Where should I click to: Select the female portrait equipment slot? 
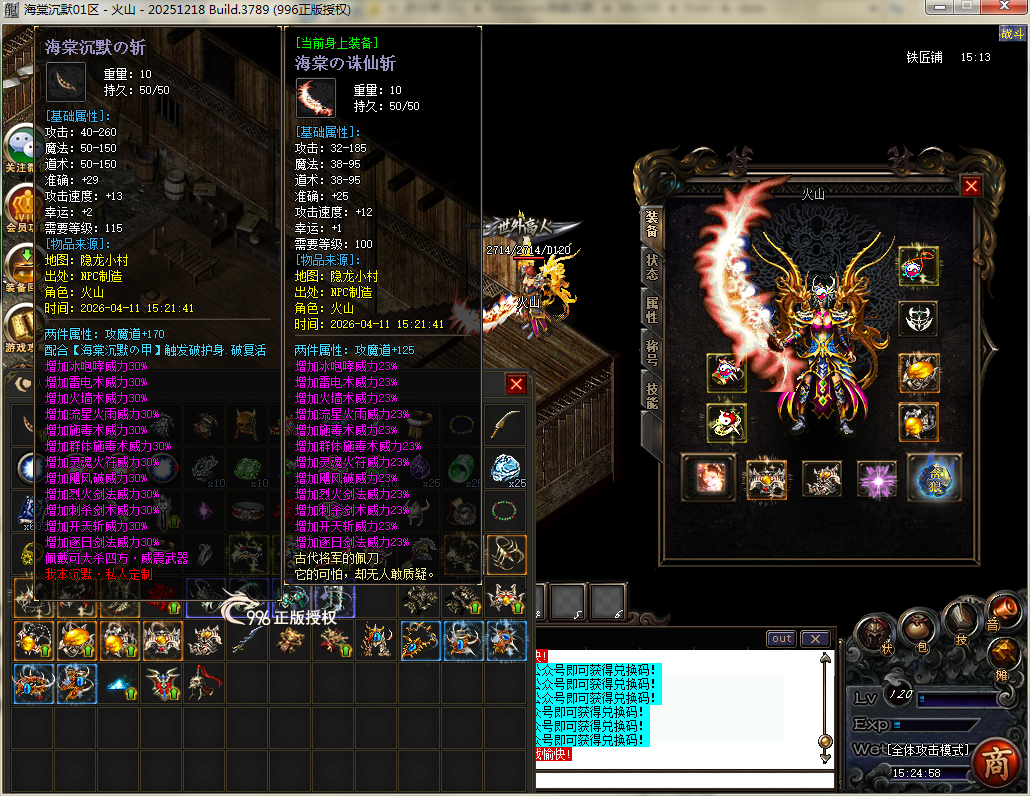pos(708,477)
